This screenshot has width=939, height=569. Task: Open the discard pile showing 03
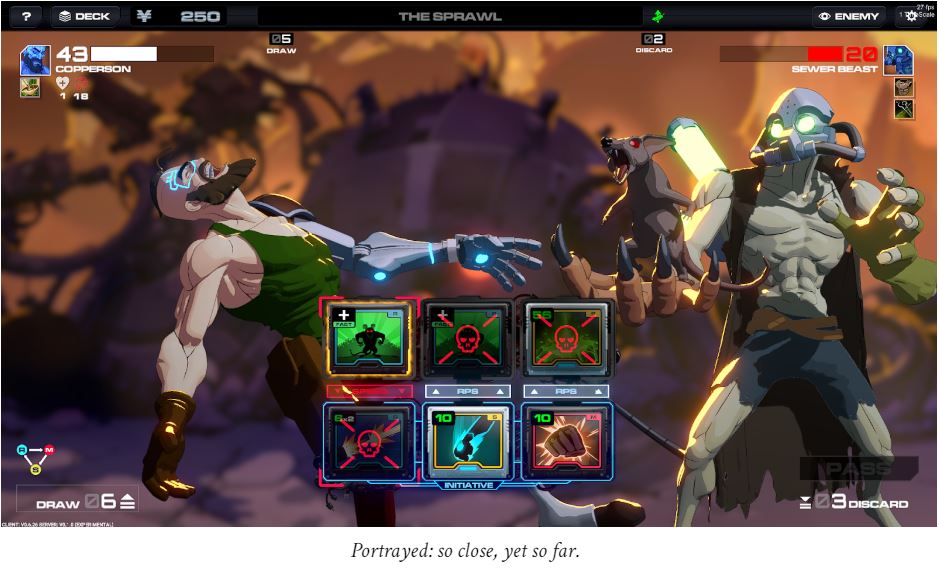click(x=854, y=501)
